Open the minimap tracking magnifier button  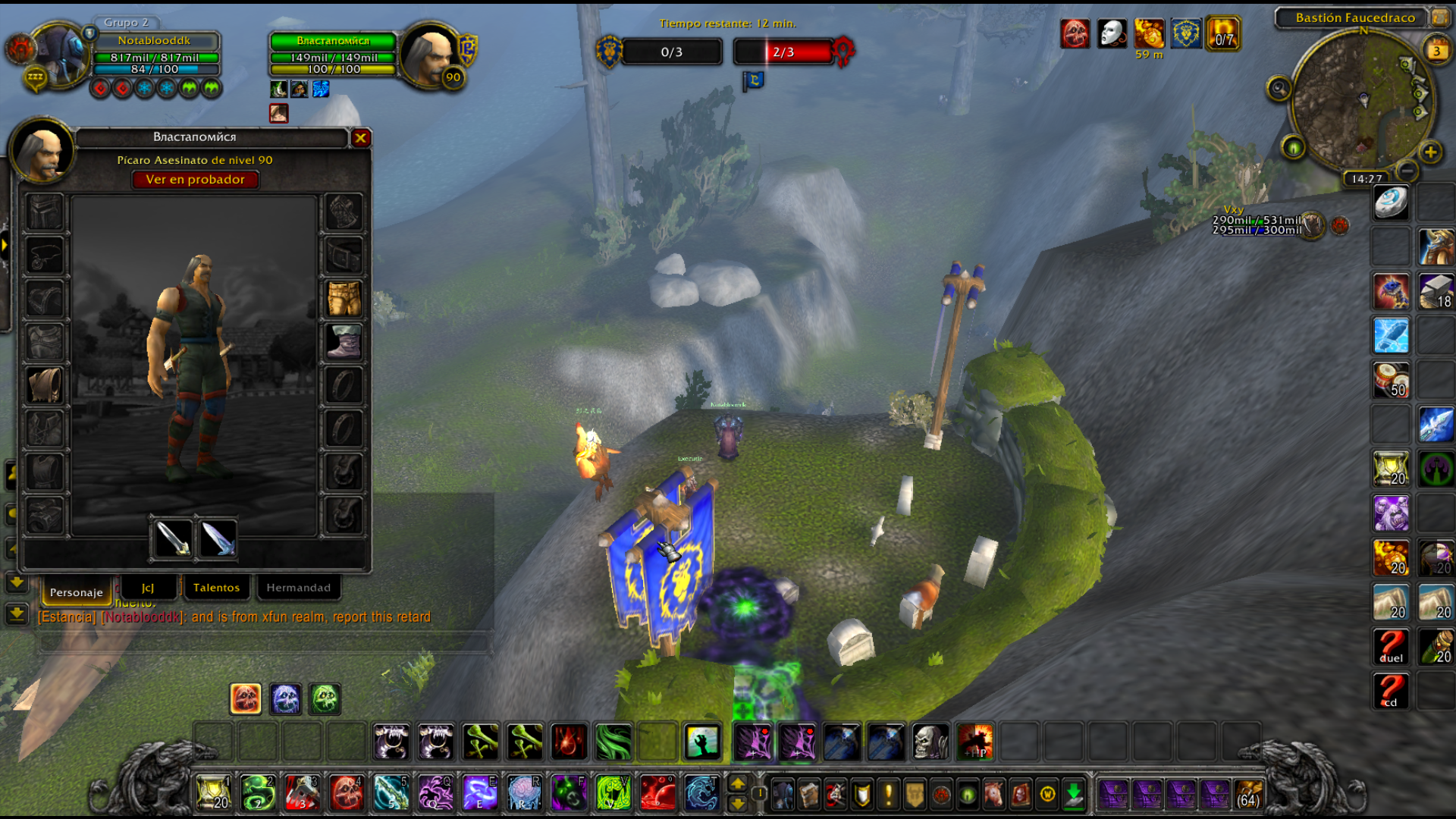[1279, 89]
